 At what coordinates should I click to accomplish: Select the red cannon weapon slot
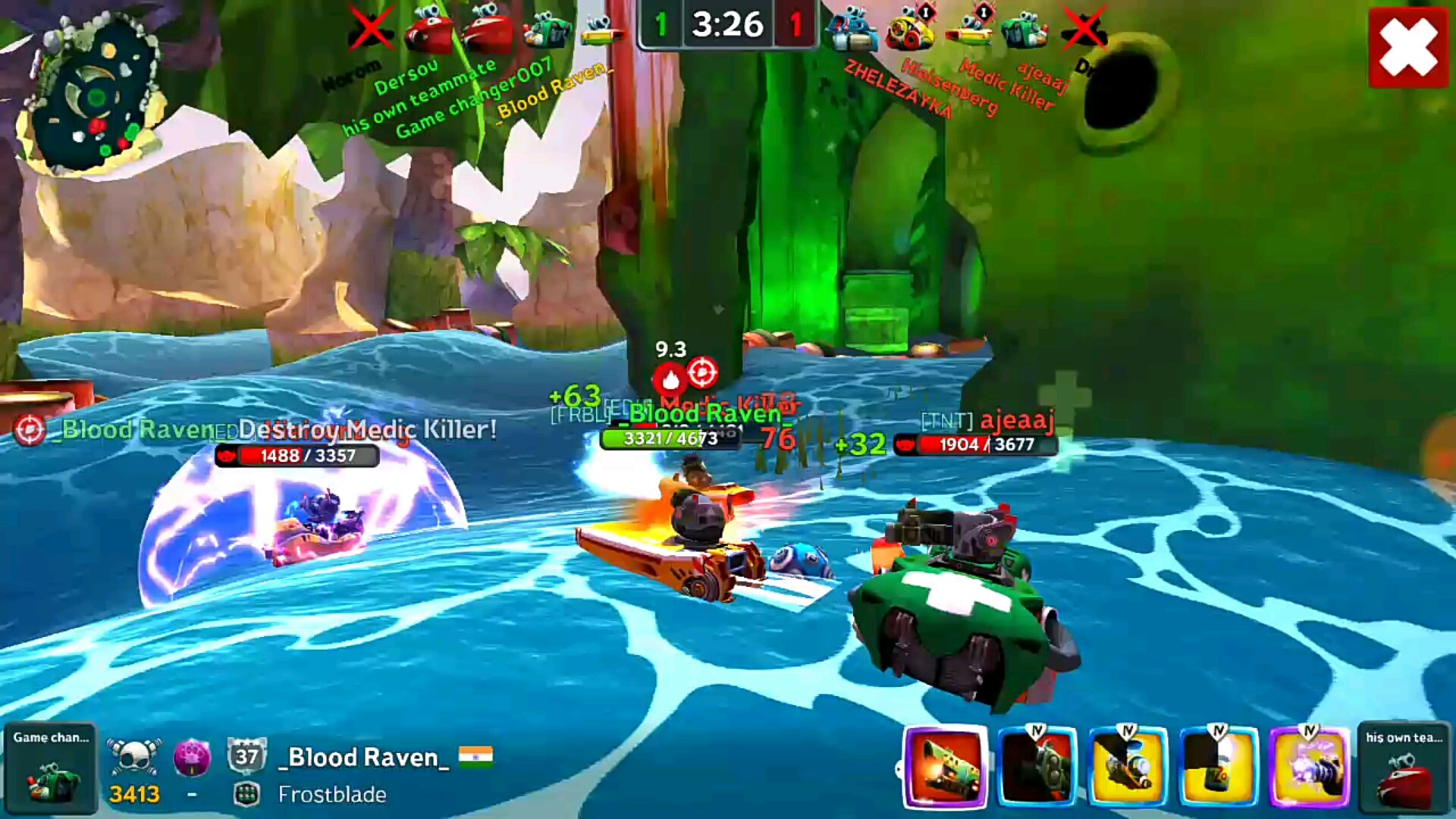pos(946,767)
